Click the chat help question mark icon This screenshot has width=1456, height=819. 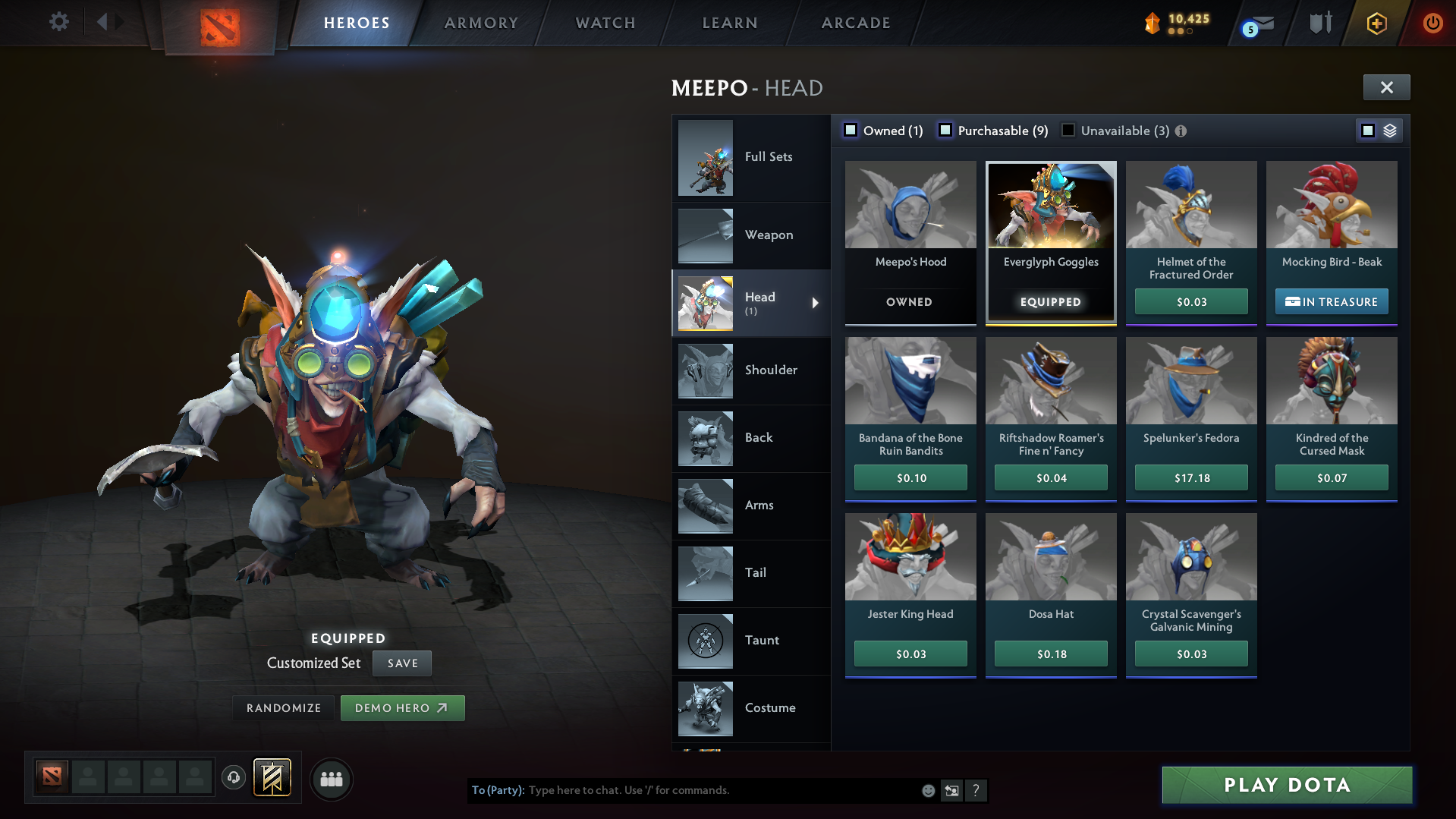click(x=976, y=791)
